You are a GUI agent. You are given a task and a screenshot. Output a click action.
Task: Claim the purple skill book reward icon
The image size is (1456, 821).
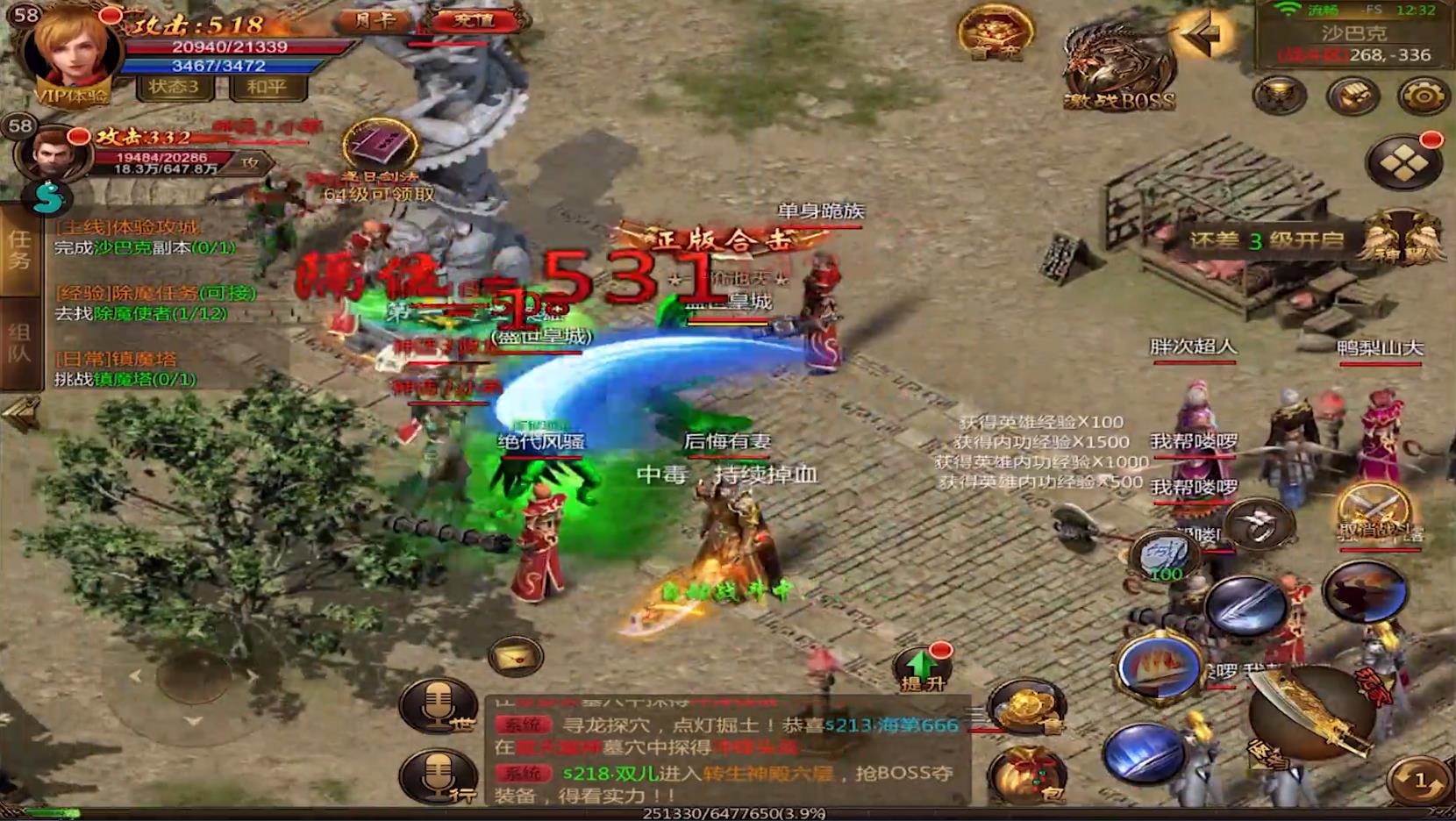click(379, 145)
